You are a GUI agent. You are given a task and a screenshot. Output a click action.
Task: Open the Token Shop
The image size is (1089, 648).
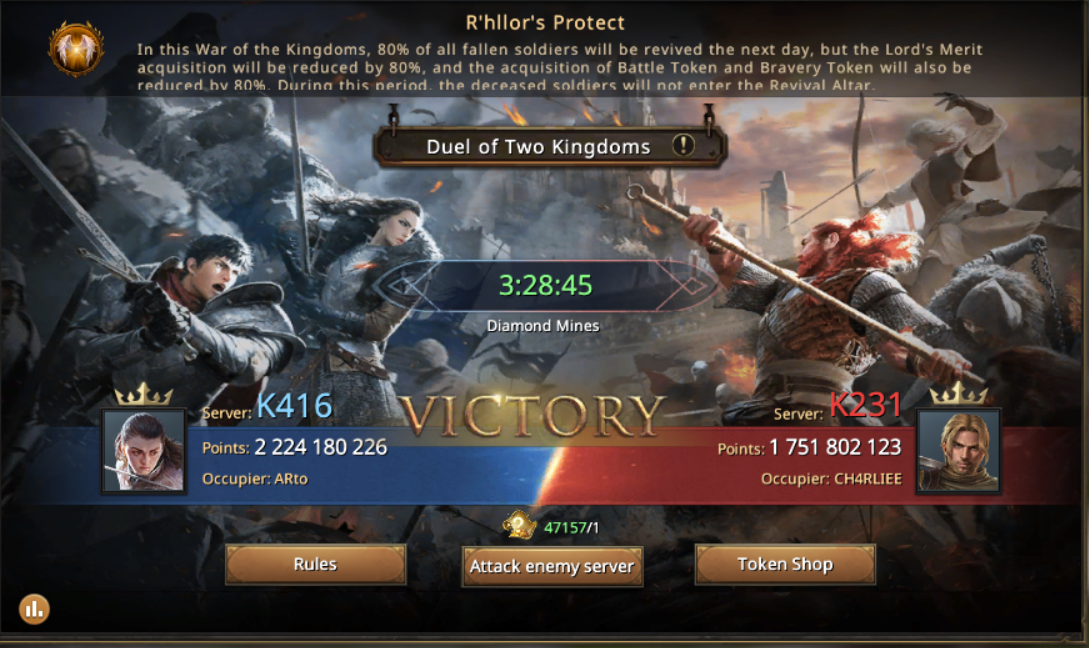coord(785,564)
